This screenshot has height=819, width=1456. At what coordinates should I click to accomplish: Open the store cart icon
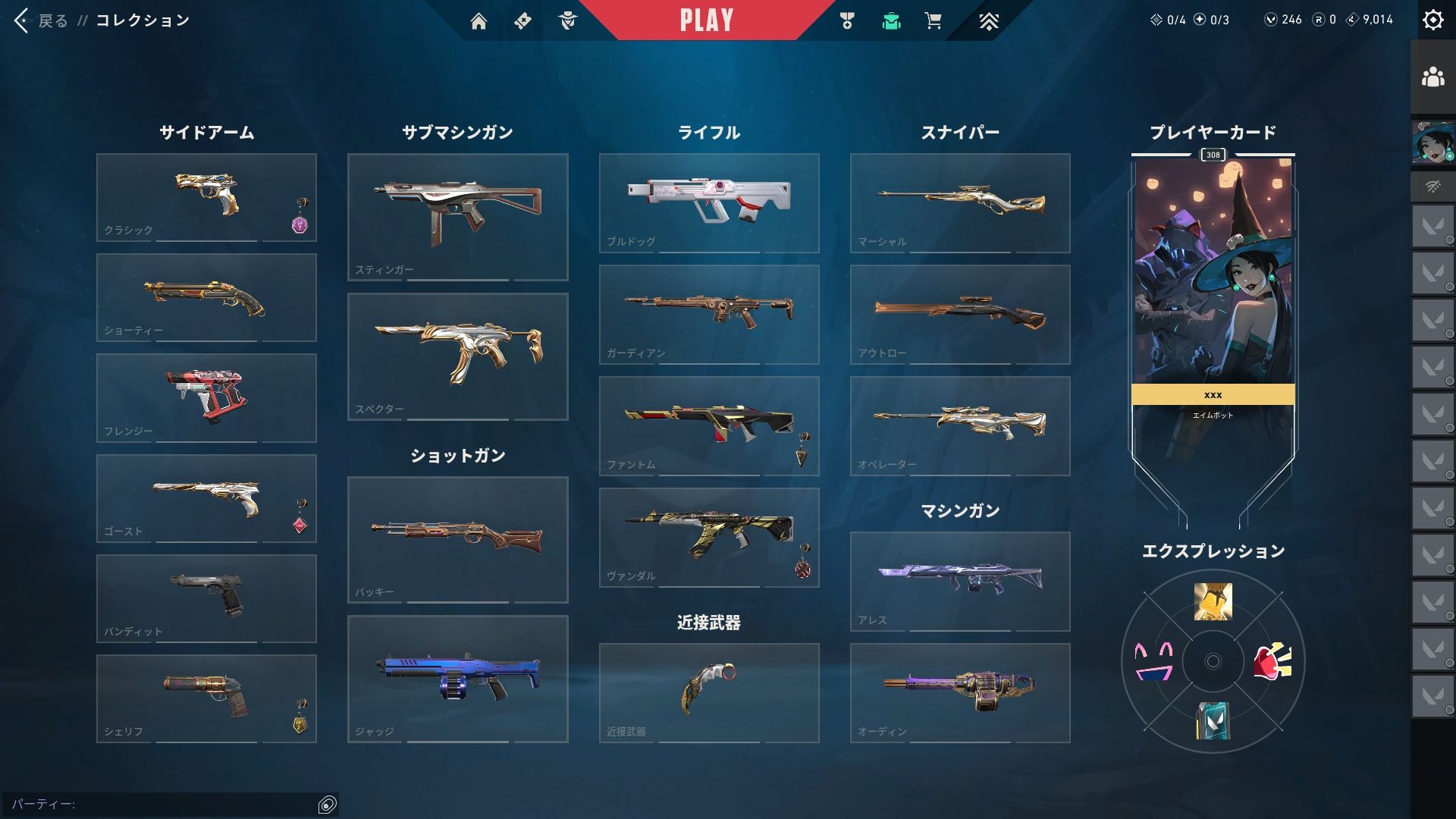tap(934, 21)
